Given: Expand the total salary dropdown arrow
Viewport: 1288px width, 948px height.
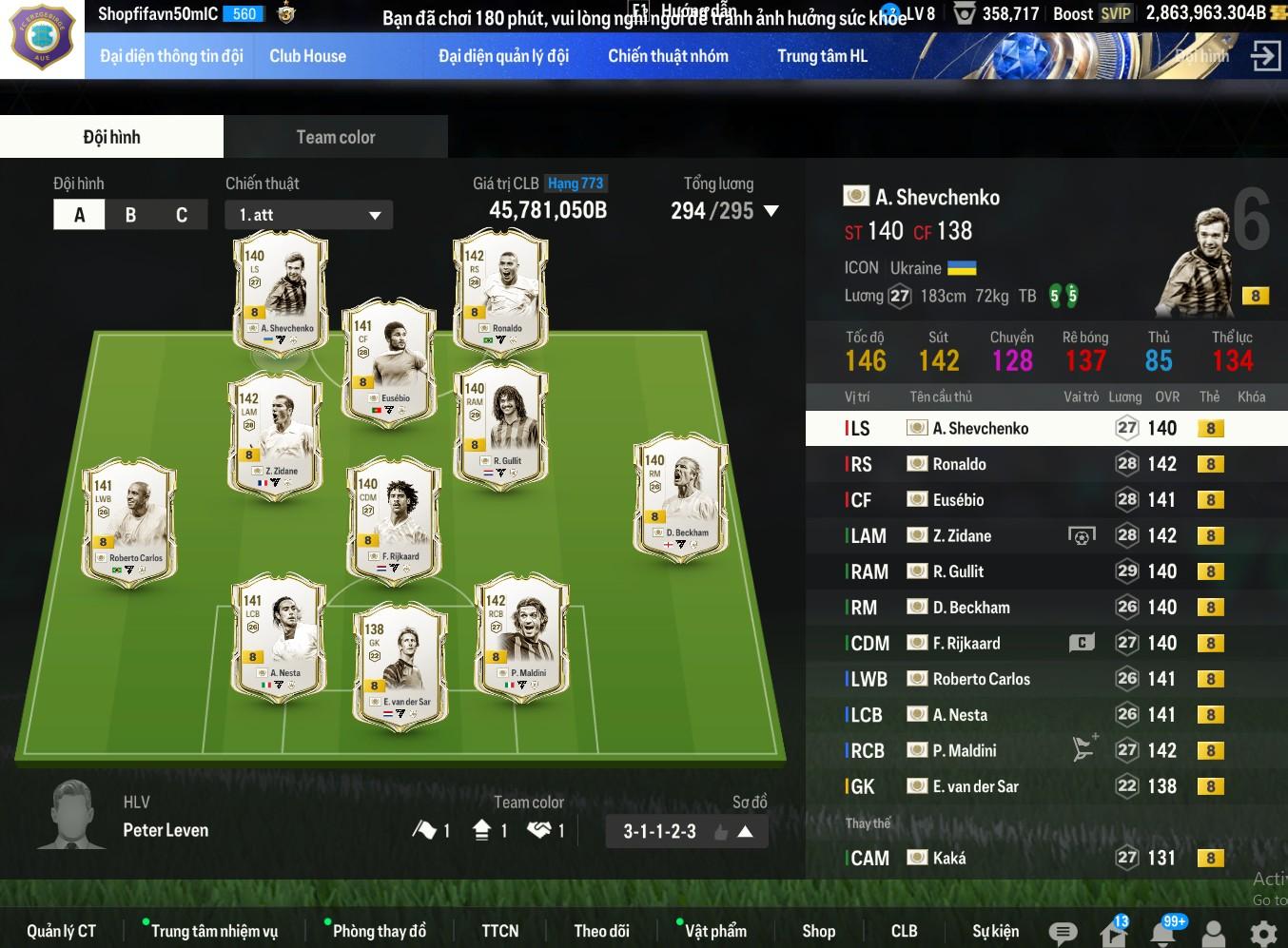Looking at the screenshot, I should point(771,211).
